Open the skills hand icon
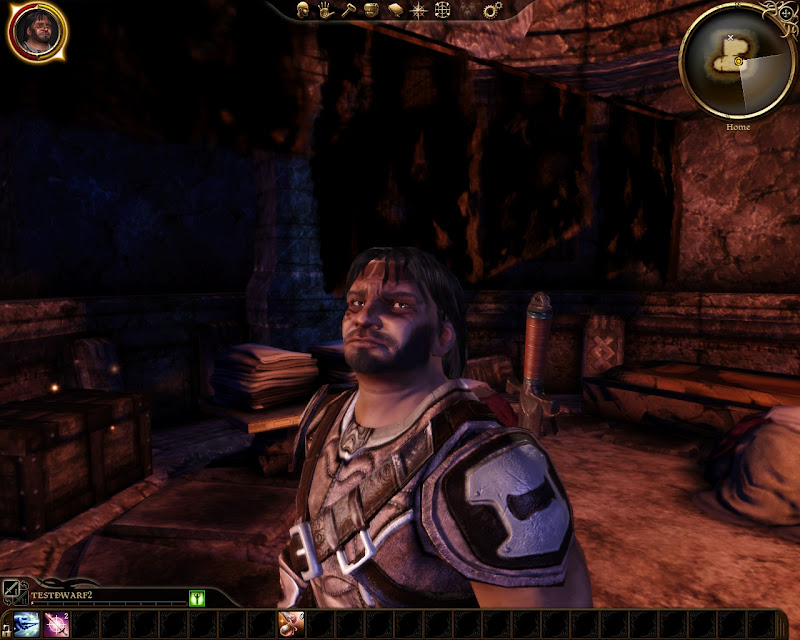Image resolution: width=800 pixels, height=640 pixels. [x=325, y=10]
